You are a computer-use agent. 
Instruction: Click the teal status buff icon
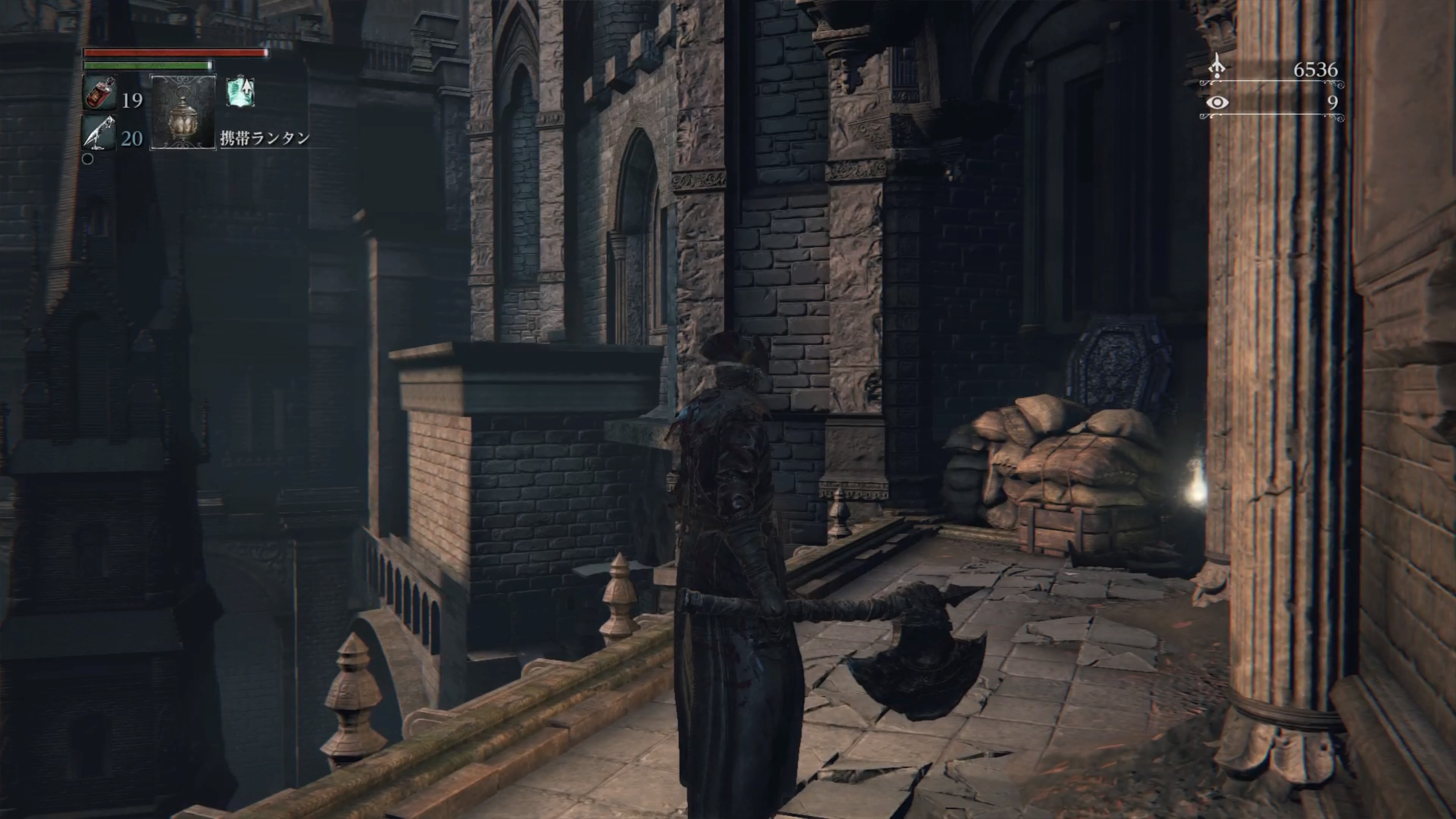[240, 92]
